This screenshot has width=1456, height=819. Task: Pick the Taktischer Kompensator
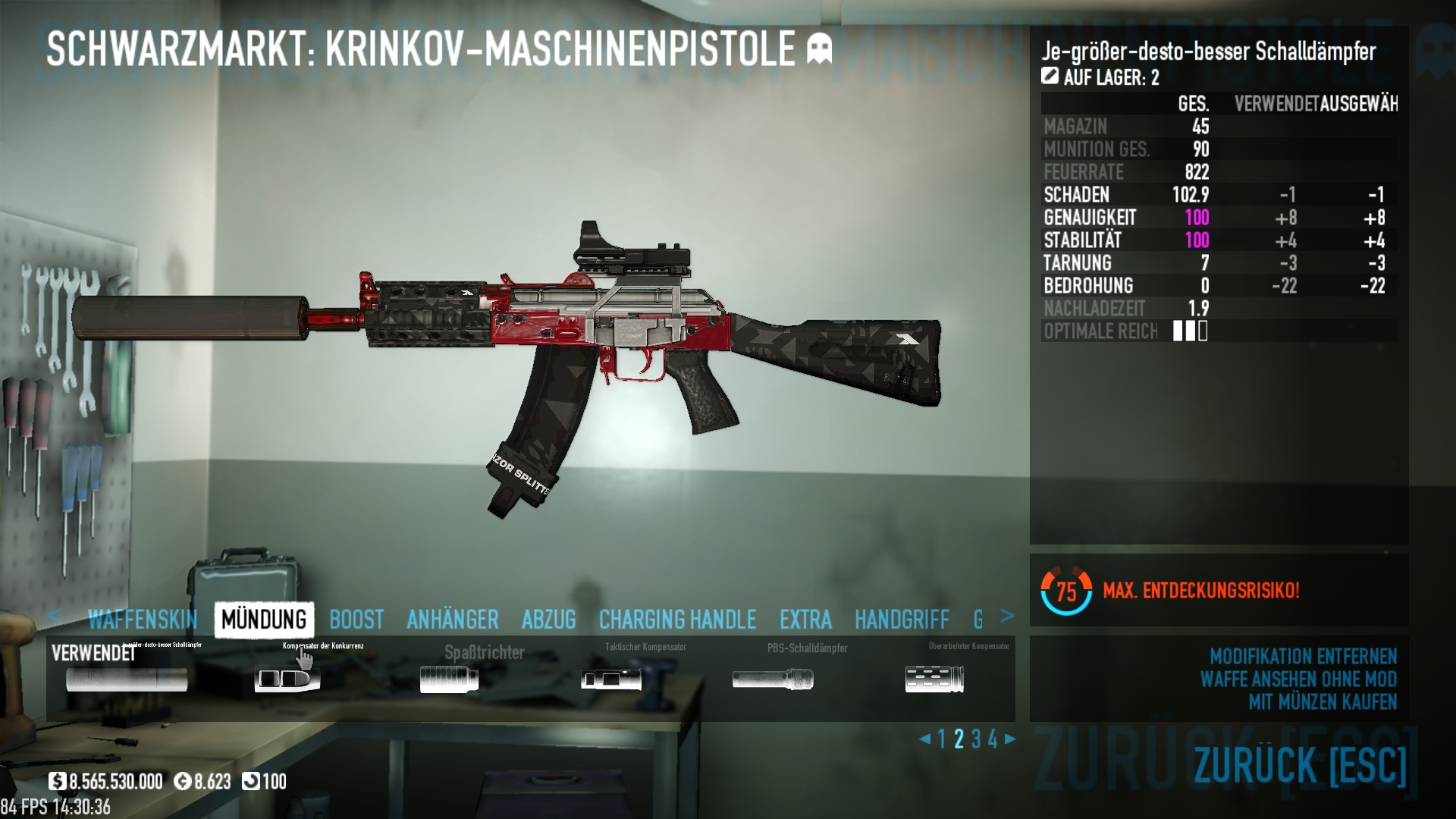(611, 679)
